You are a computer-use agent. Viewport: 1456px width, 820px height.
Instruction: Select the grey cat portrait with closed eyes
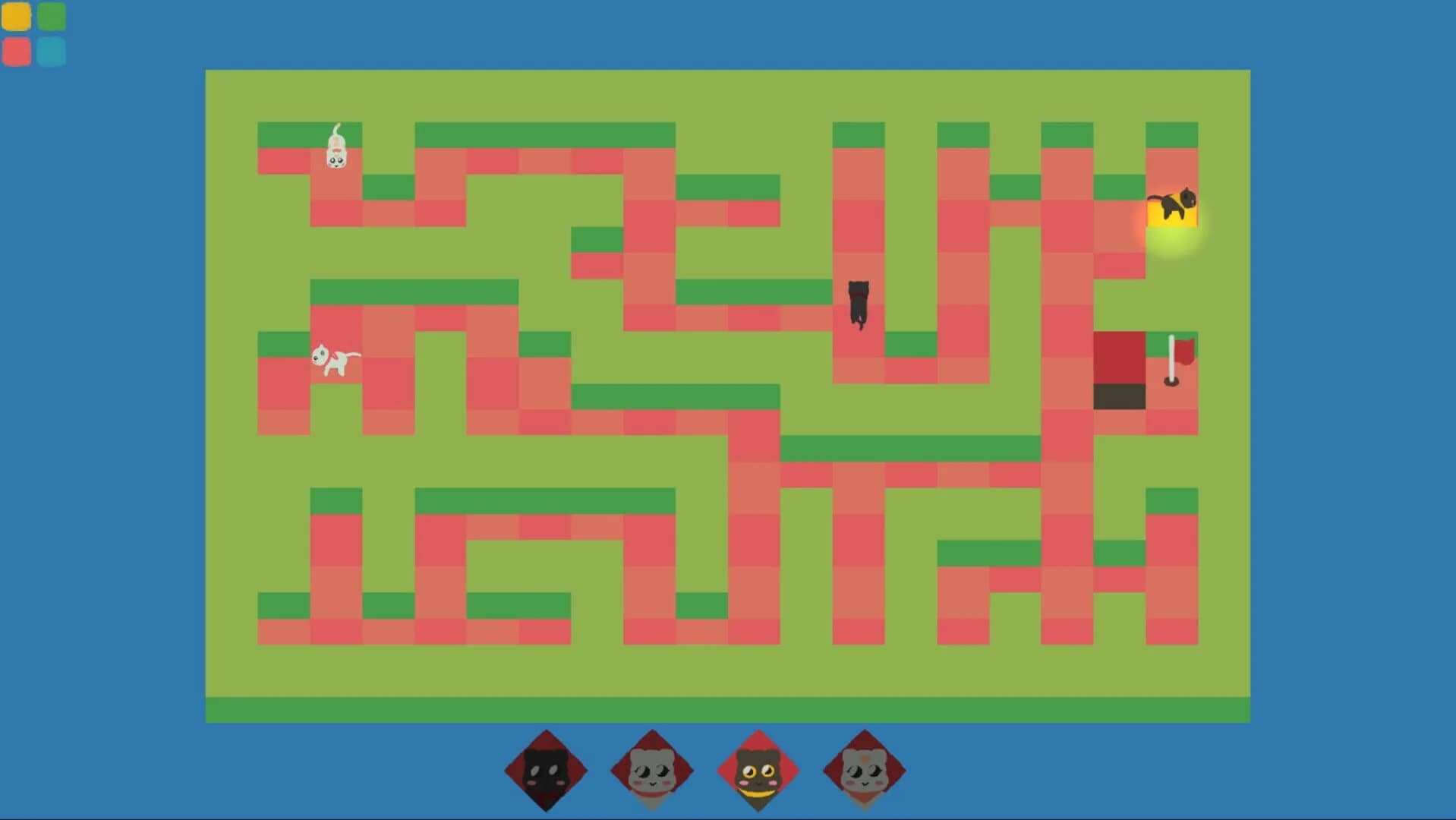coord(651,769)
